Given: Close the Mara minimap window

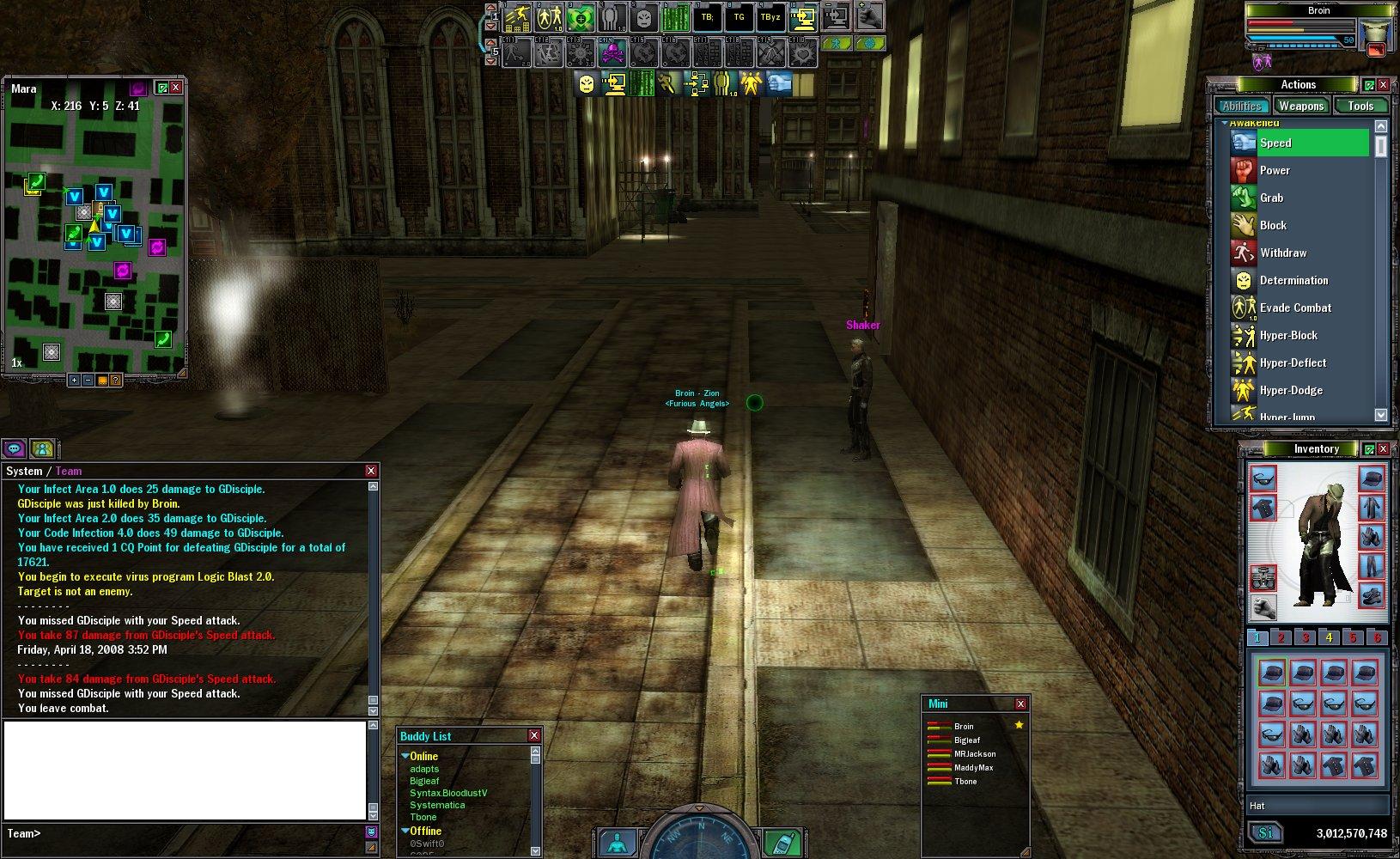Looking at the screenshot, I should pyautogui.click(x=176, y=88).
